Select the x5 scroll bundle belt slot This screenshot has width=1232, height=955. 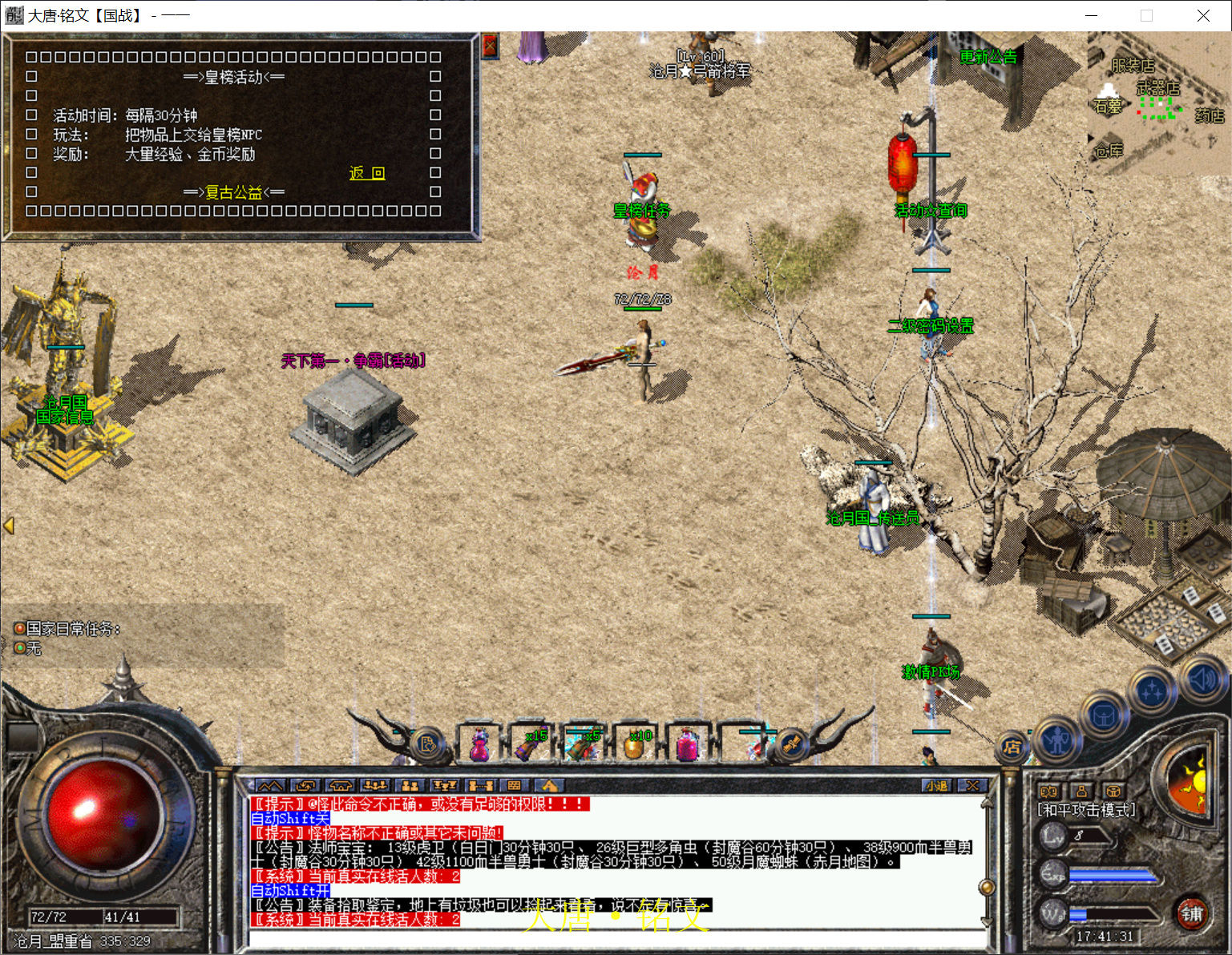point(583,743)
